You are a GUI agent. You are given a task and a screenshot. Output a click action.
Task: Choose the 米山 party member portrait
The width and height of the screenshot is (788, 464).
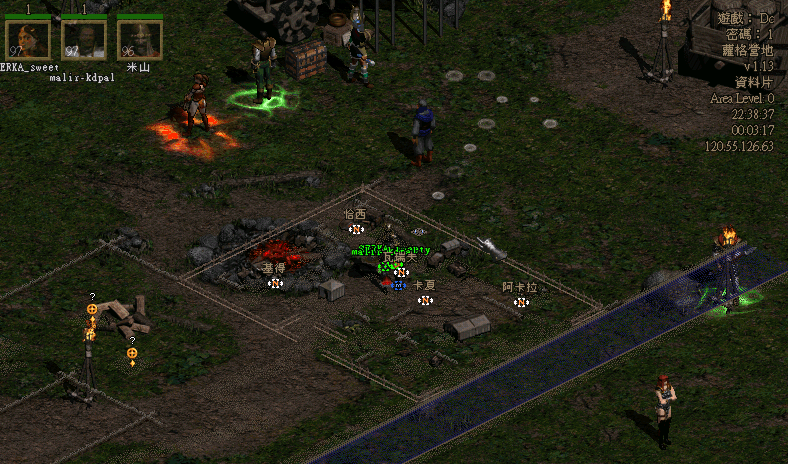(139, 39)
